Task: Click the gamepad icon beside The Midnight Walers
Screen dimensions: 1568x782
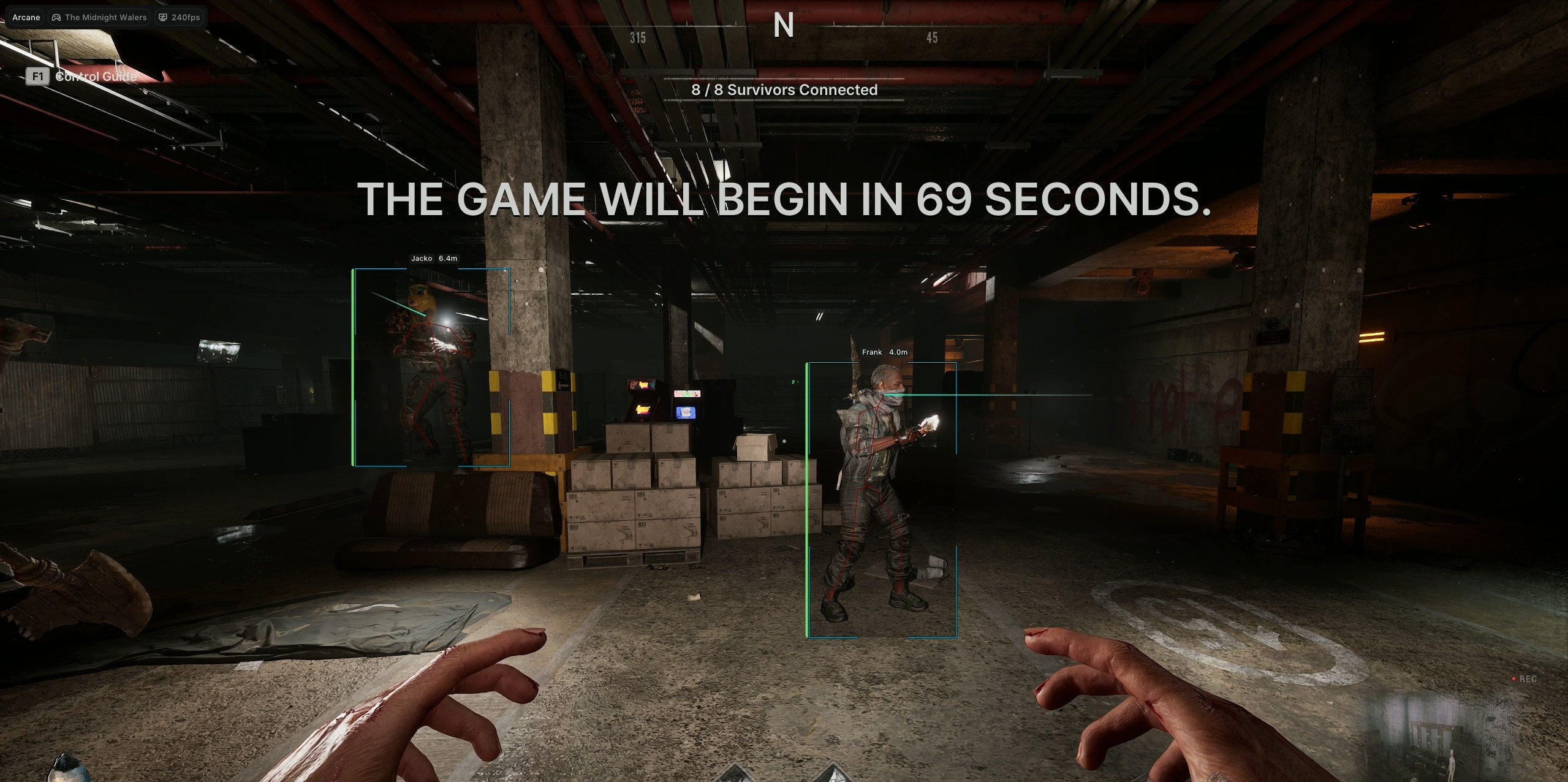Action: [x=56, y=17]
